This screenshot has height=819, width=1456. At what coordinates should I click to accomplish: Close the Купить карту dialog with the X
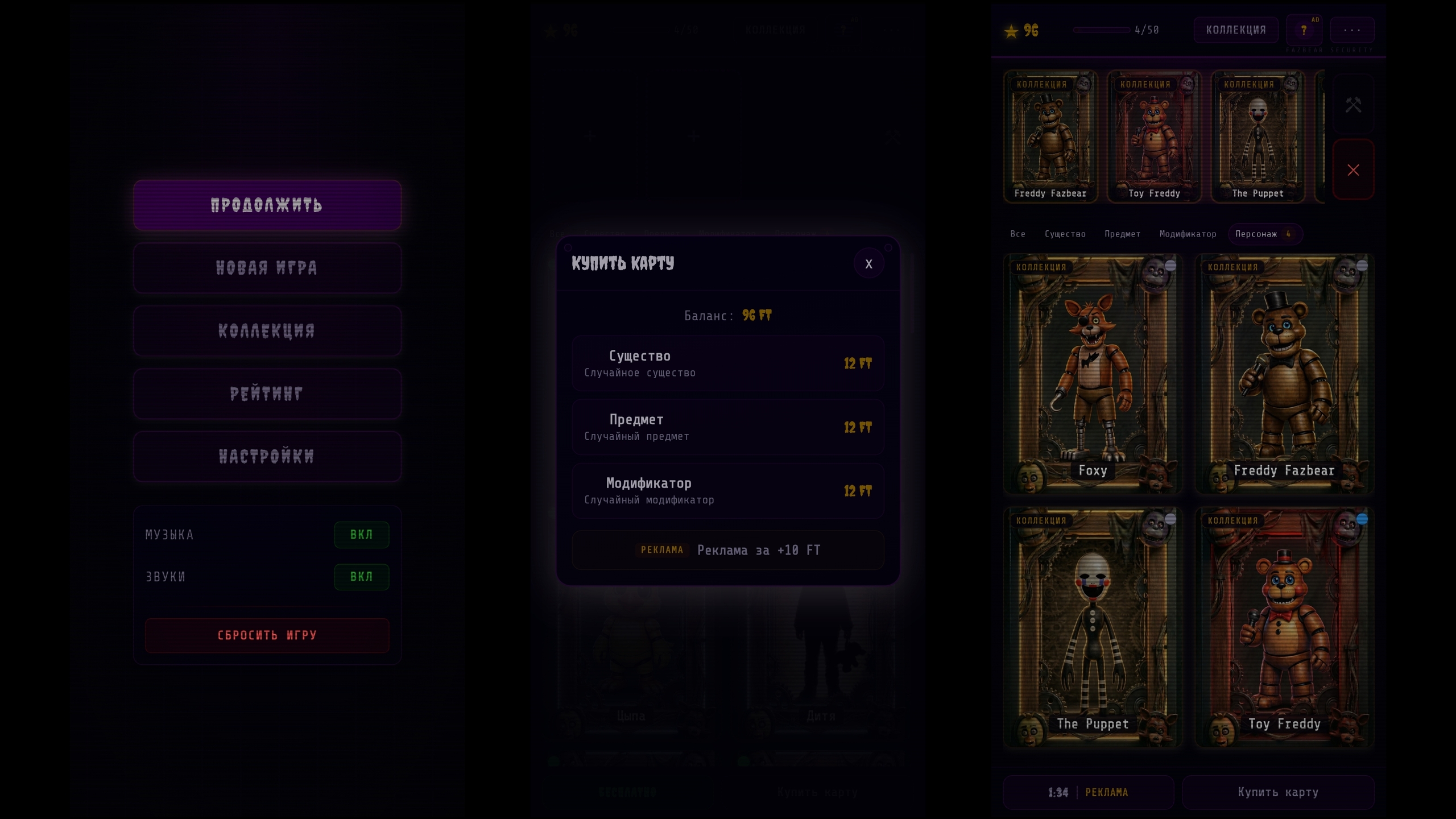(x=868, y=263)
